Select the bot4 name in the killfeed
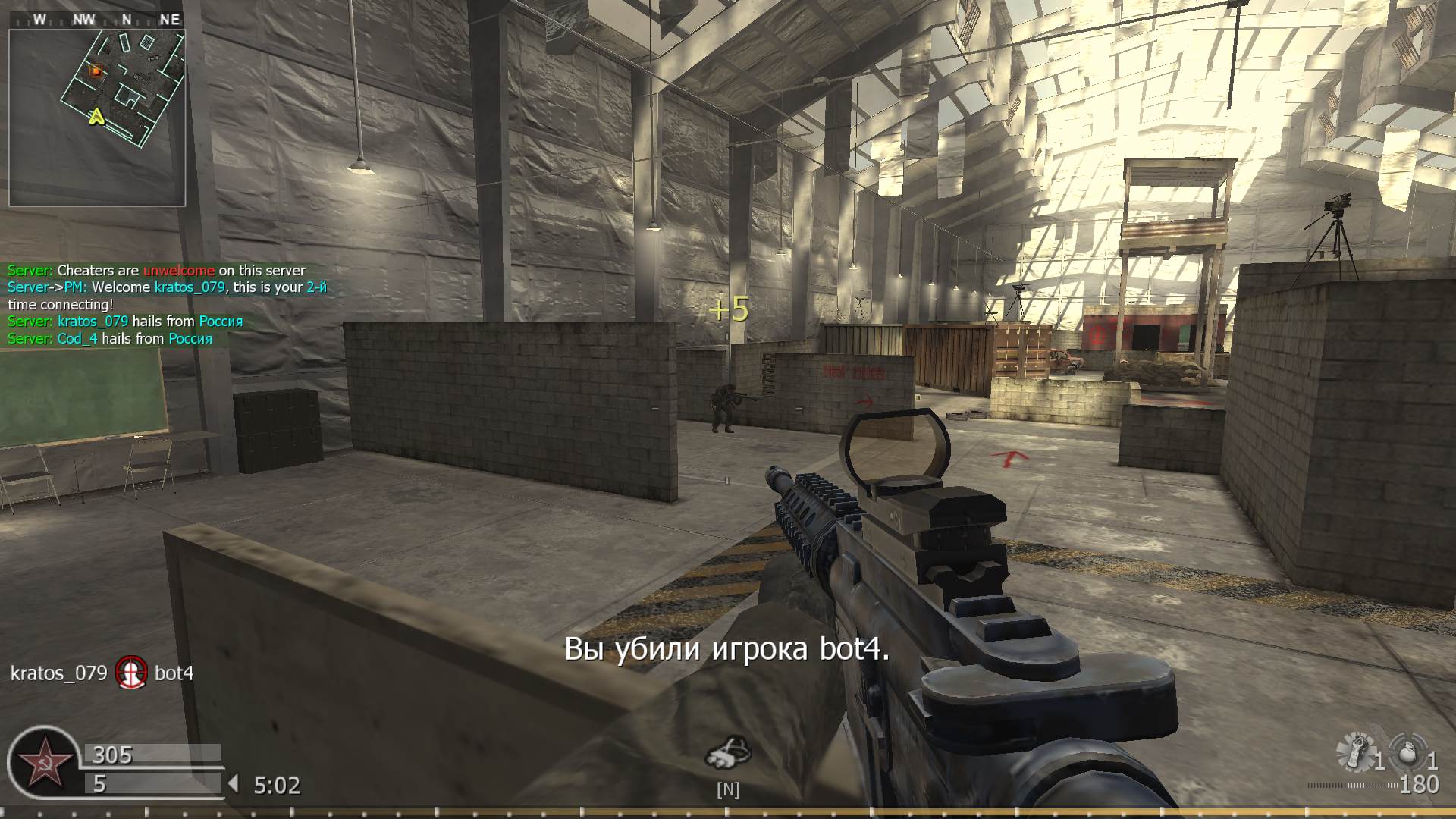 174,673
